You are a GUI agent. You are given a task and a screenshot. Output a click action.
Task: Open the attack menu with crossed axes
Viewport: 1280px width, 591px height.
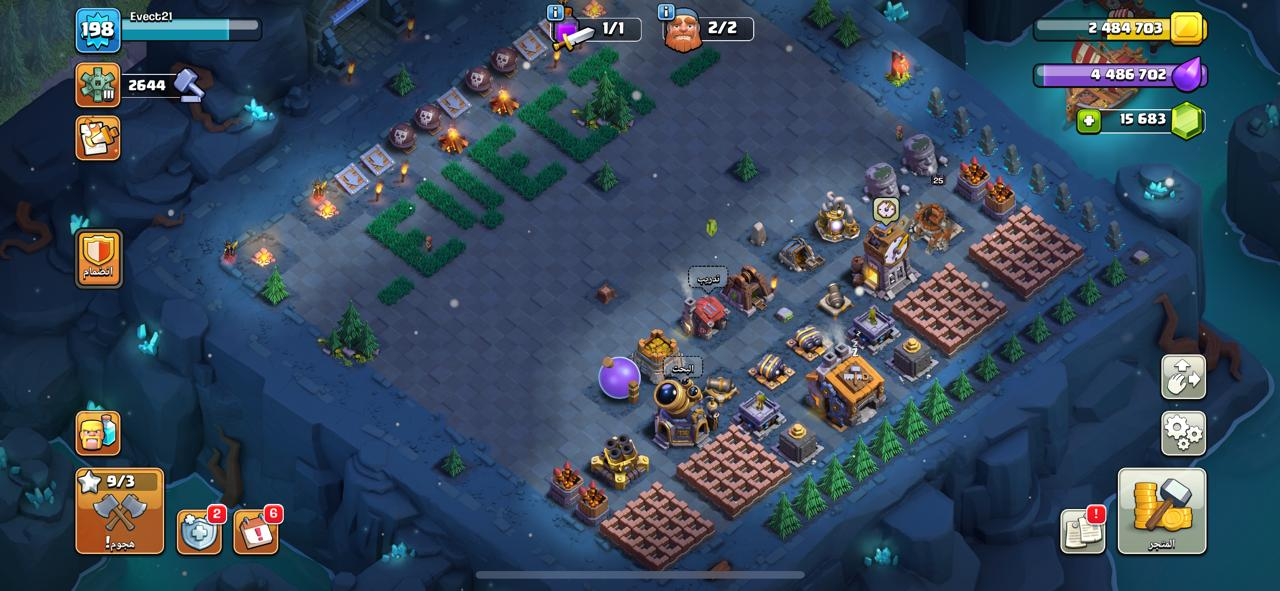[120, 511]
